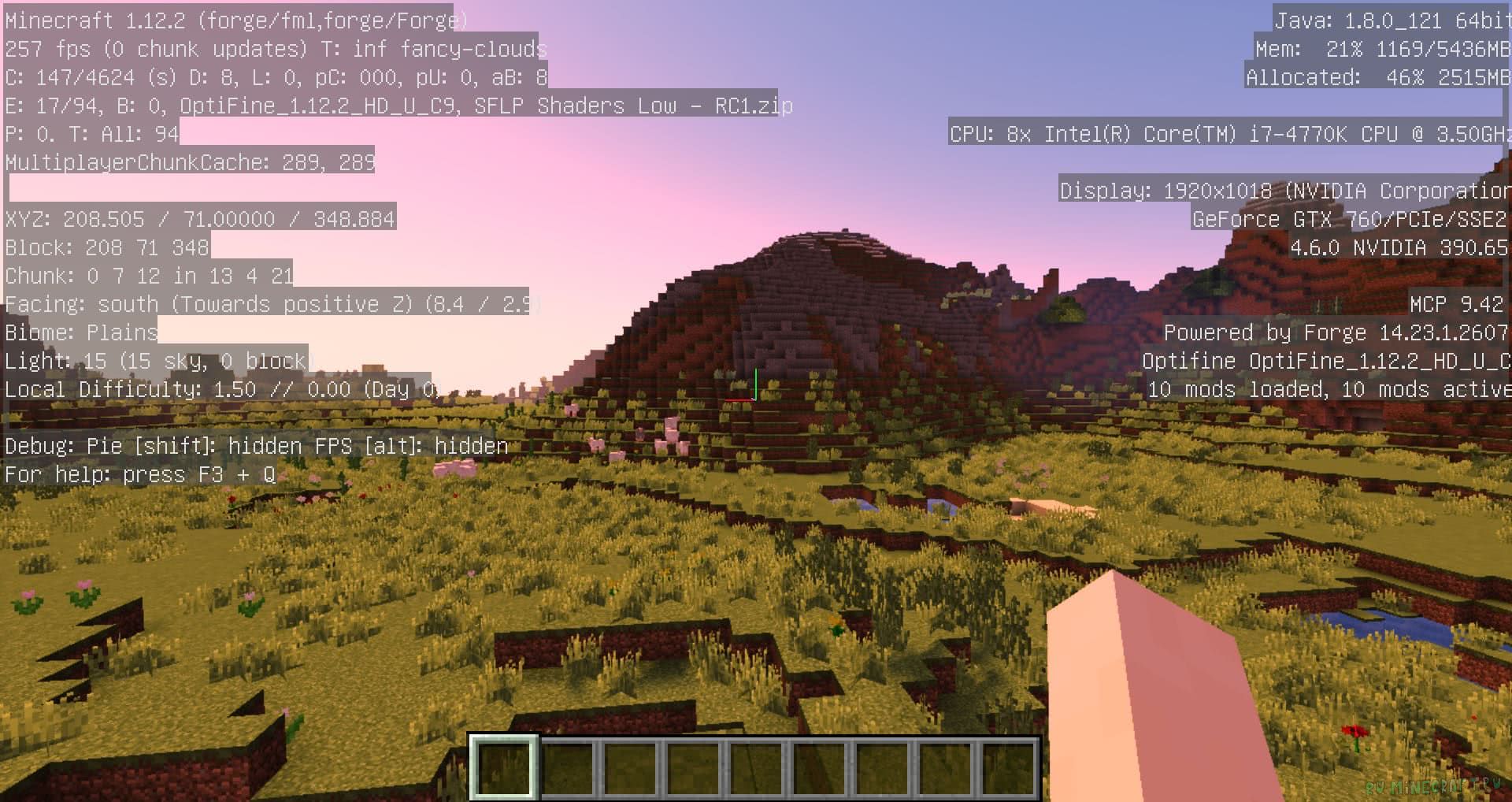This screenshot has width=1512, height=802.
Task: Click the MultiplayerChunkCache debug line
Action: 189,162
